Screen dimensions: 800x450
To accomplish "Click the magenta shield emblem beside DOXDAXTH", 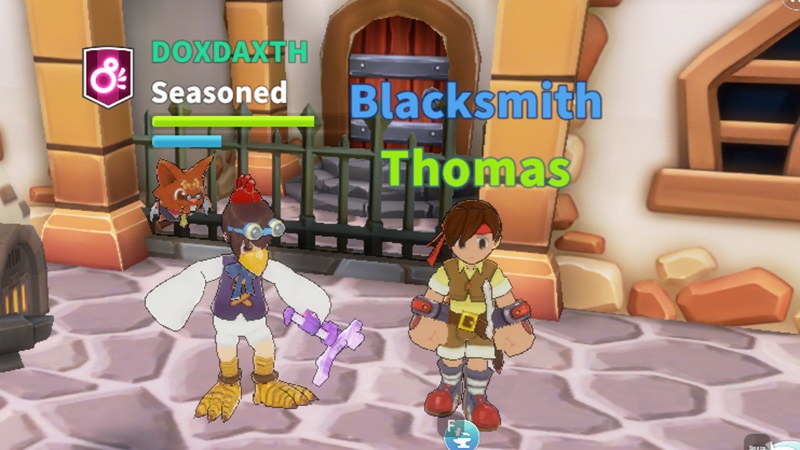I will (108, 77).
